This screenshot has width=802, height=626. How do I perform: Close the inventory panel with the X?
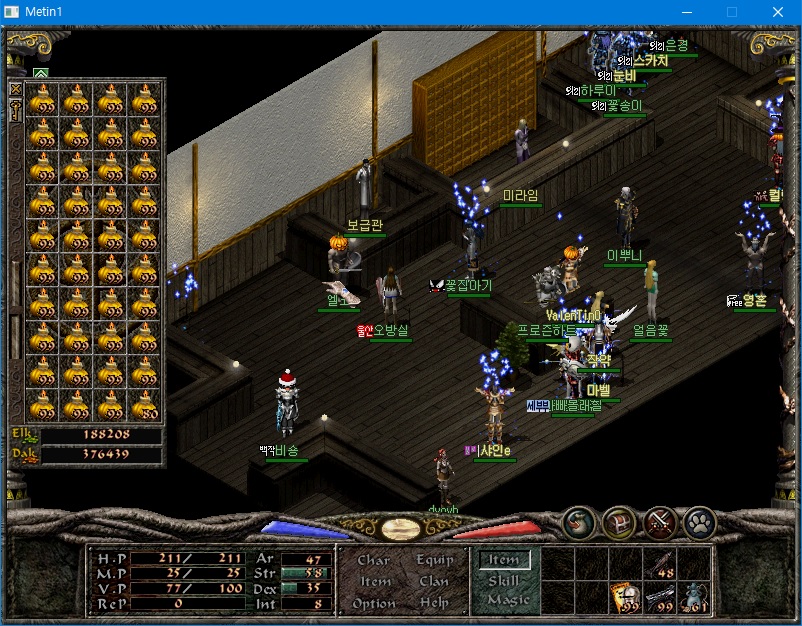point(16,88)
